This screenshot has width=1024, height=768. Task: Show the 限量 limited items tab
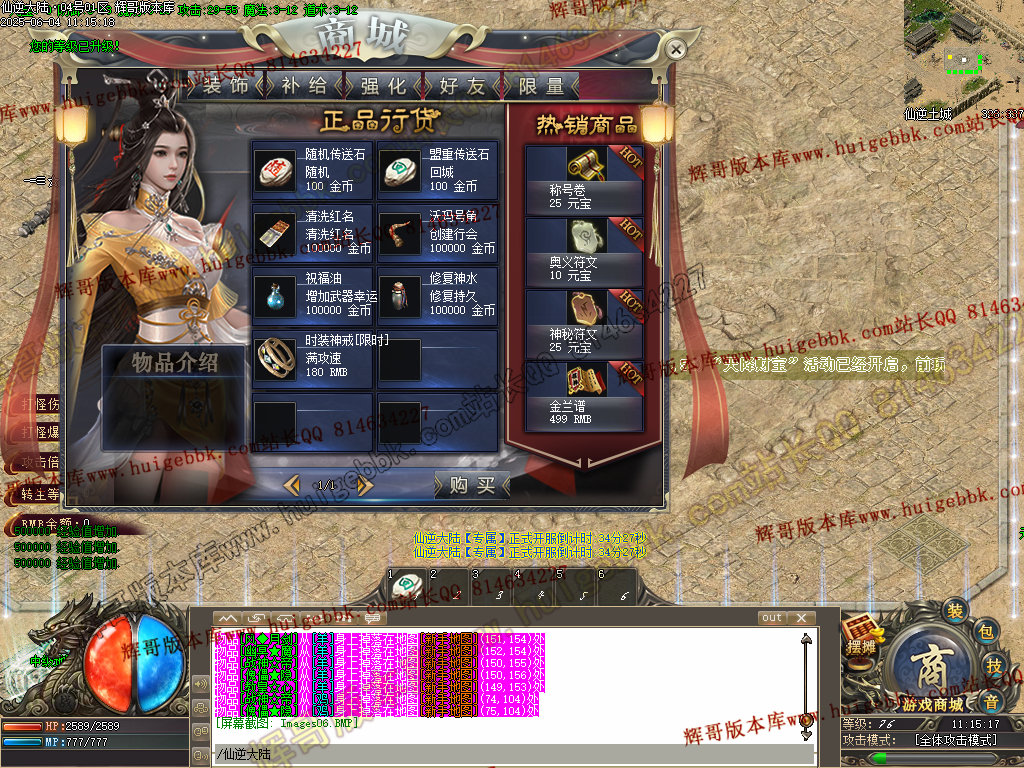(x=541, y=86)
